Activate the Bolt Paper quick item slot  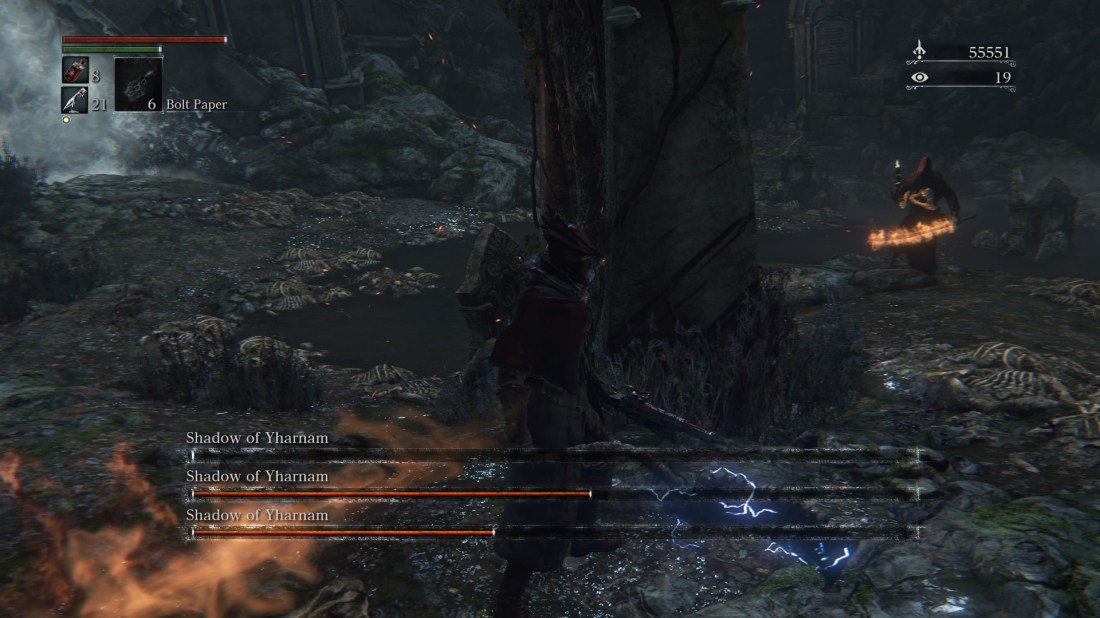[x=137, y=84]
